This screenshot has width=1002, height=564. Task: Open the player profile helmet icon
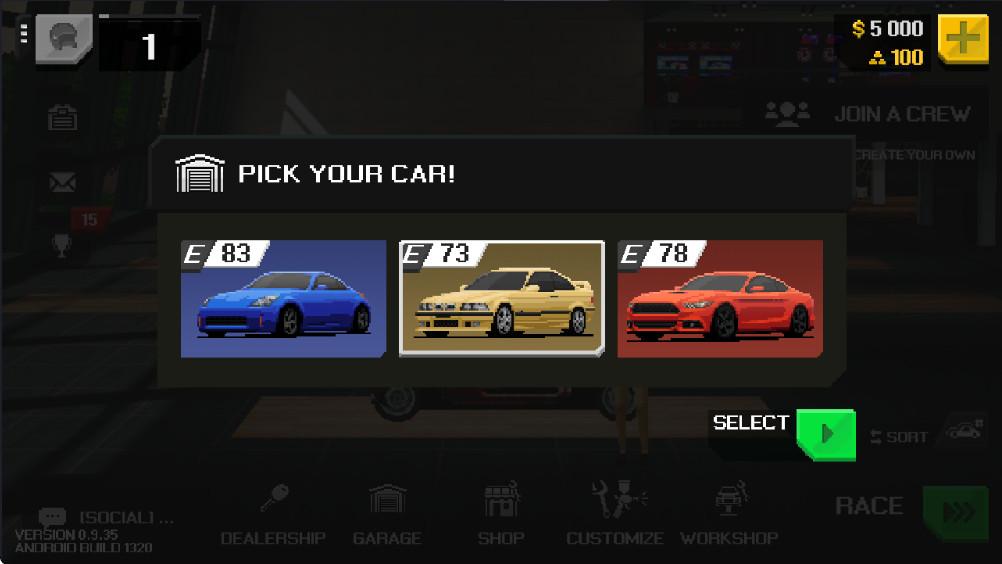point(64,41)
